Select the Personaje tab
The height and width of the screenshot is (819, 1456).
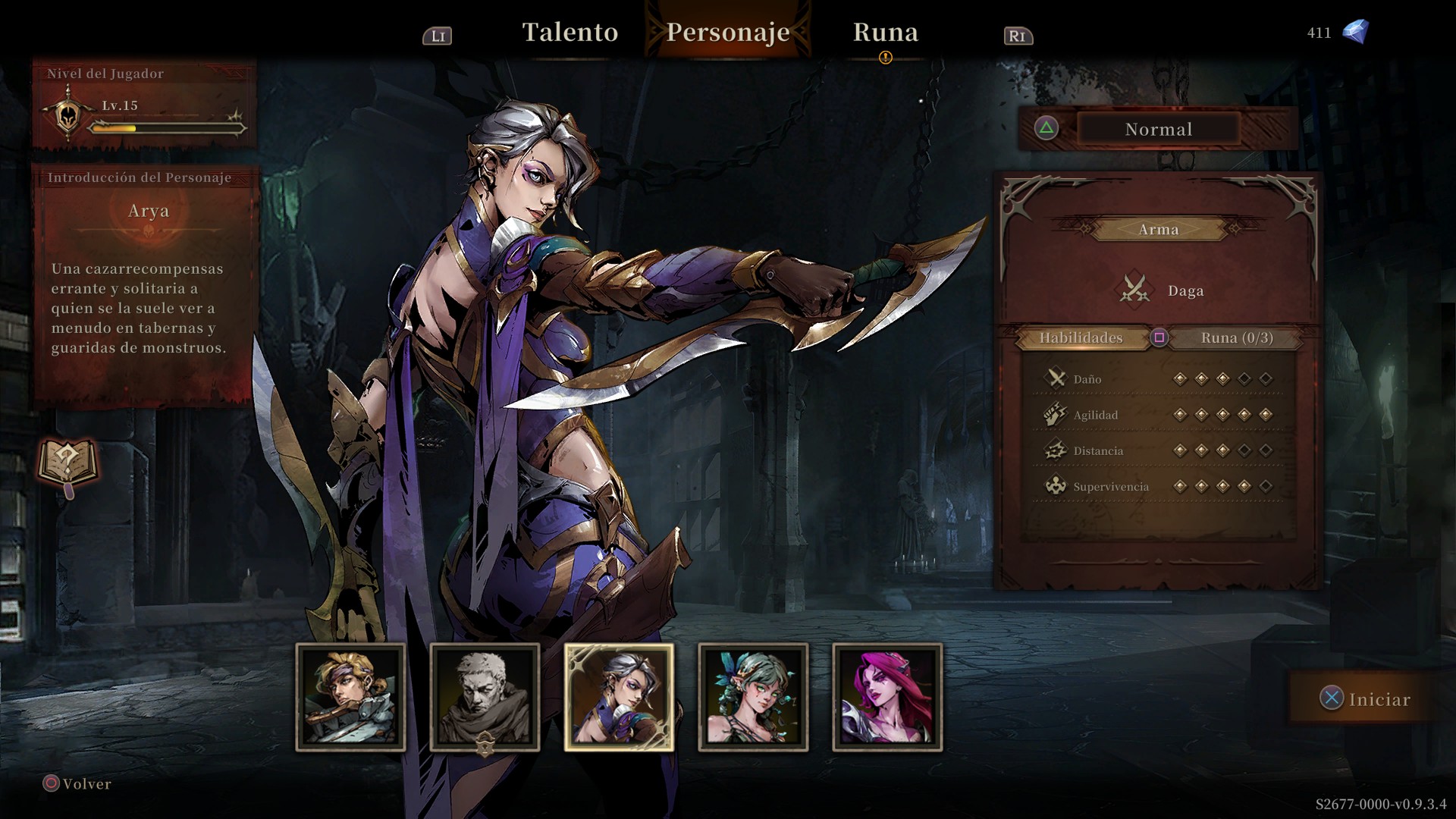point(728,33)
